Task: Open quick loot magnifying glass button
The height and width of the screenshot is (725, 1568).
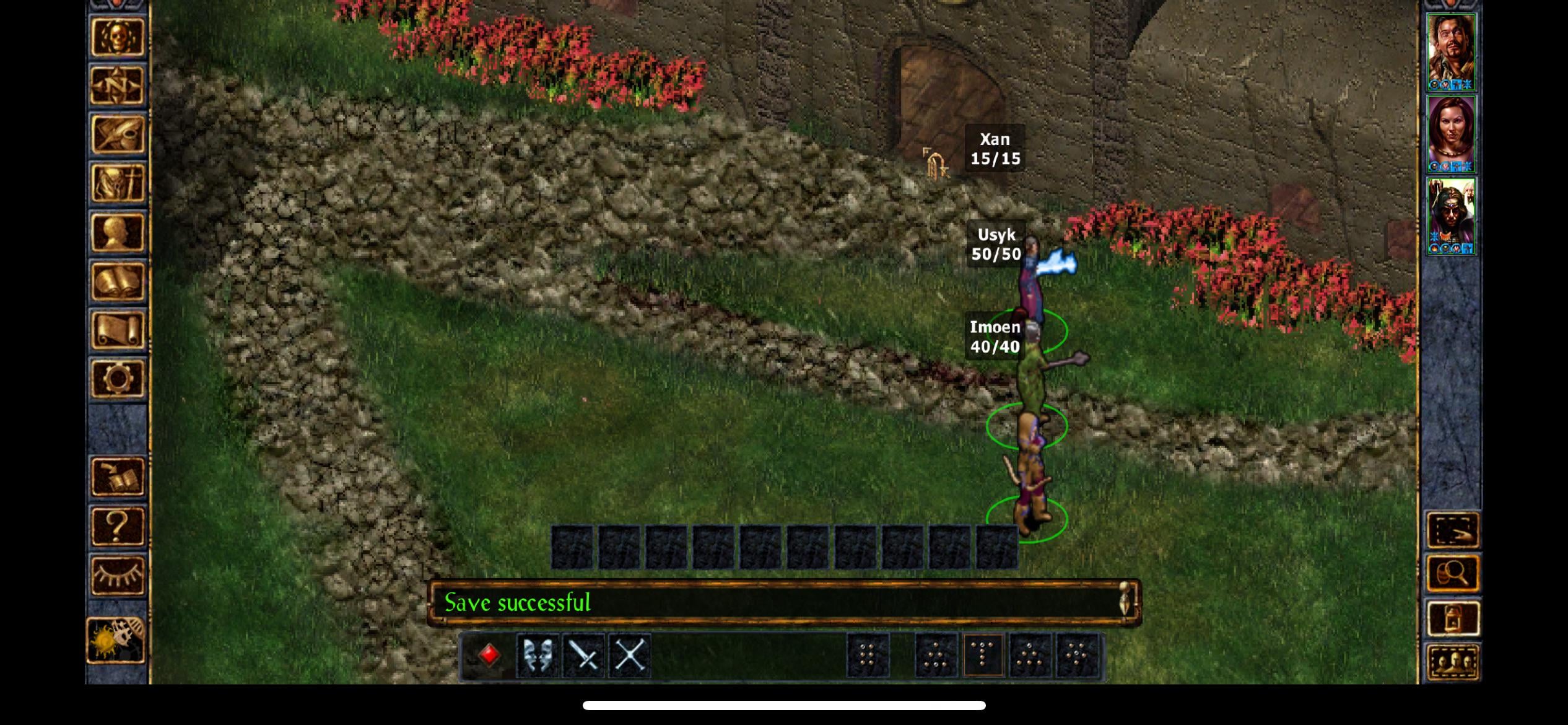Action: [x=1452, y=574]
